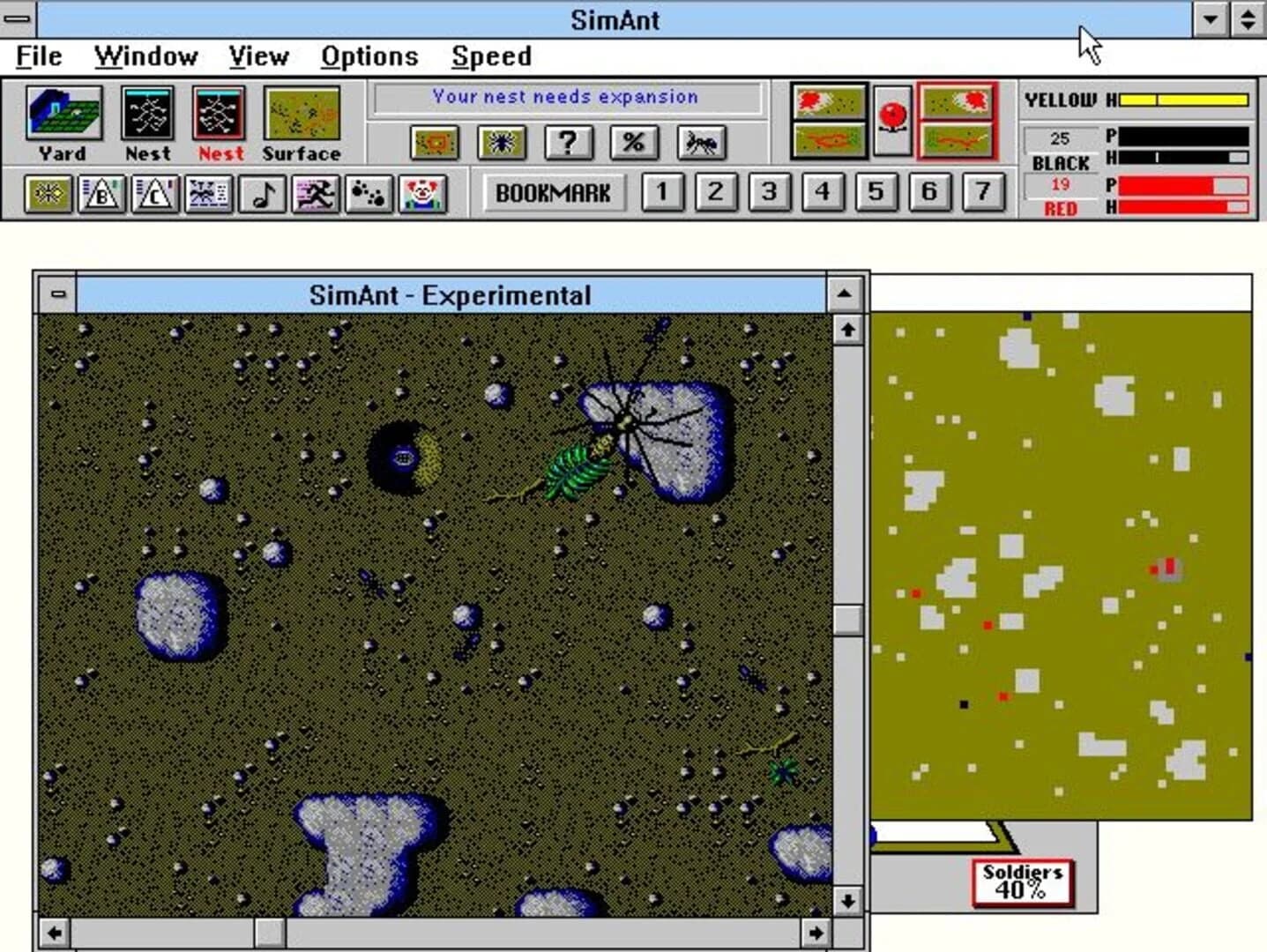Click the clown icon
This screenshot has height=952, width=1267.
423,192
